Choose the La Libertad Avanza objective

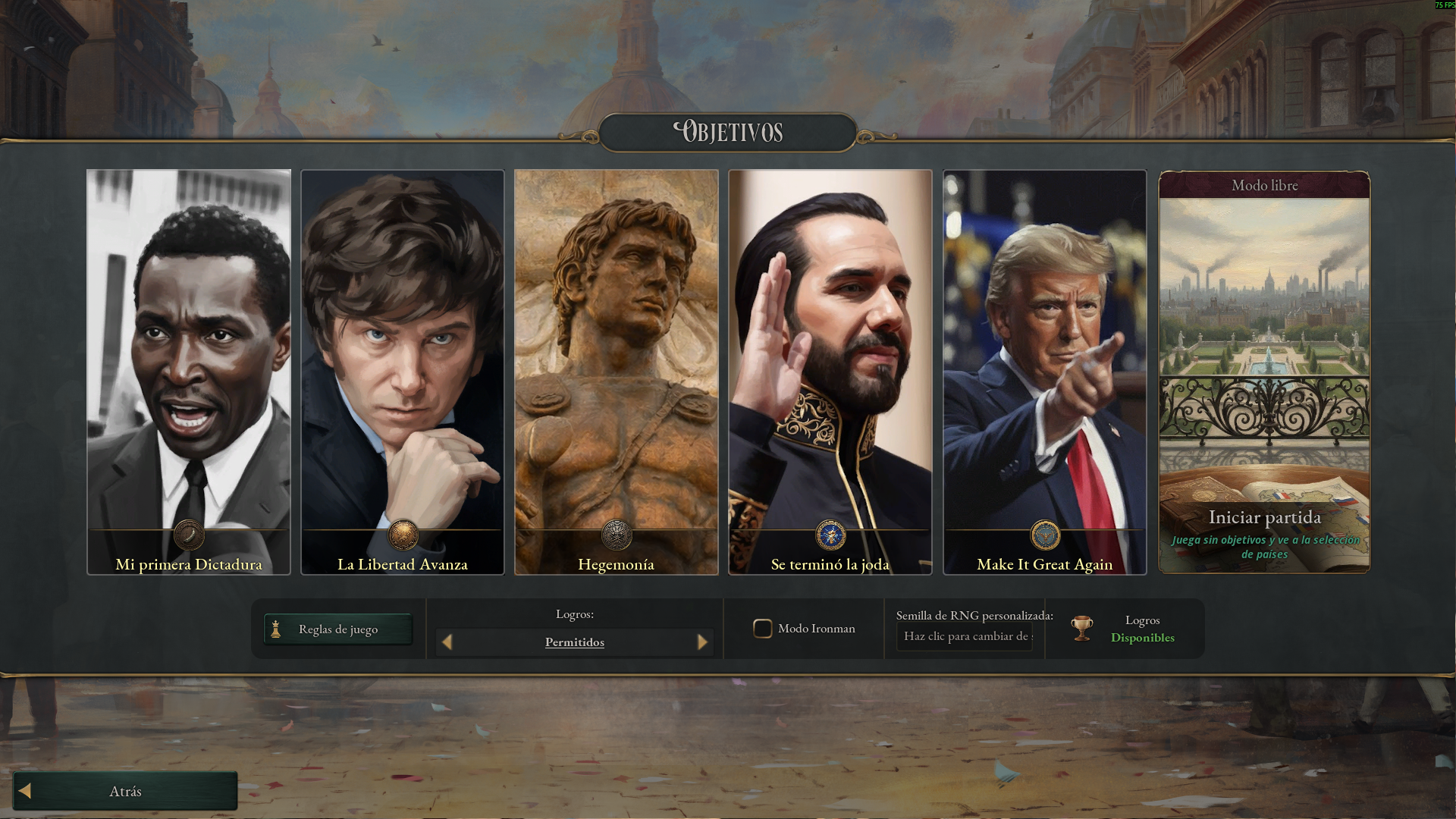[403, 372]
